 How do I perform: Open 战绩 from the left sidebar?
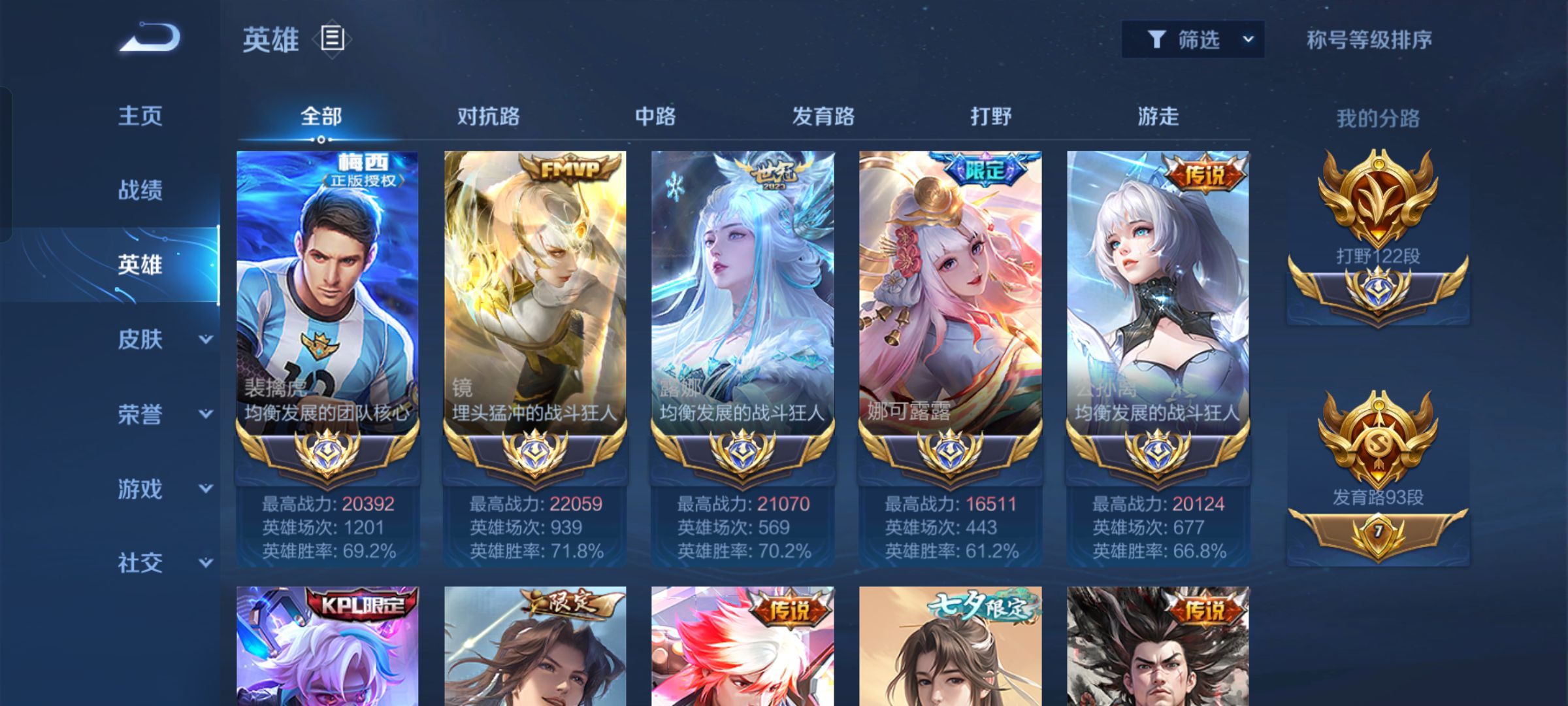click(139, 190)
